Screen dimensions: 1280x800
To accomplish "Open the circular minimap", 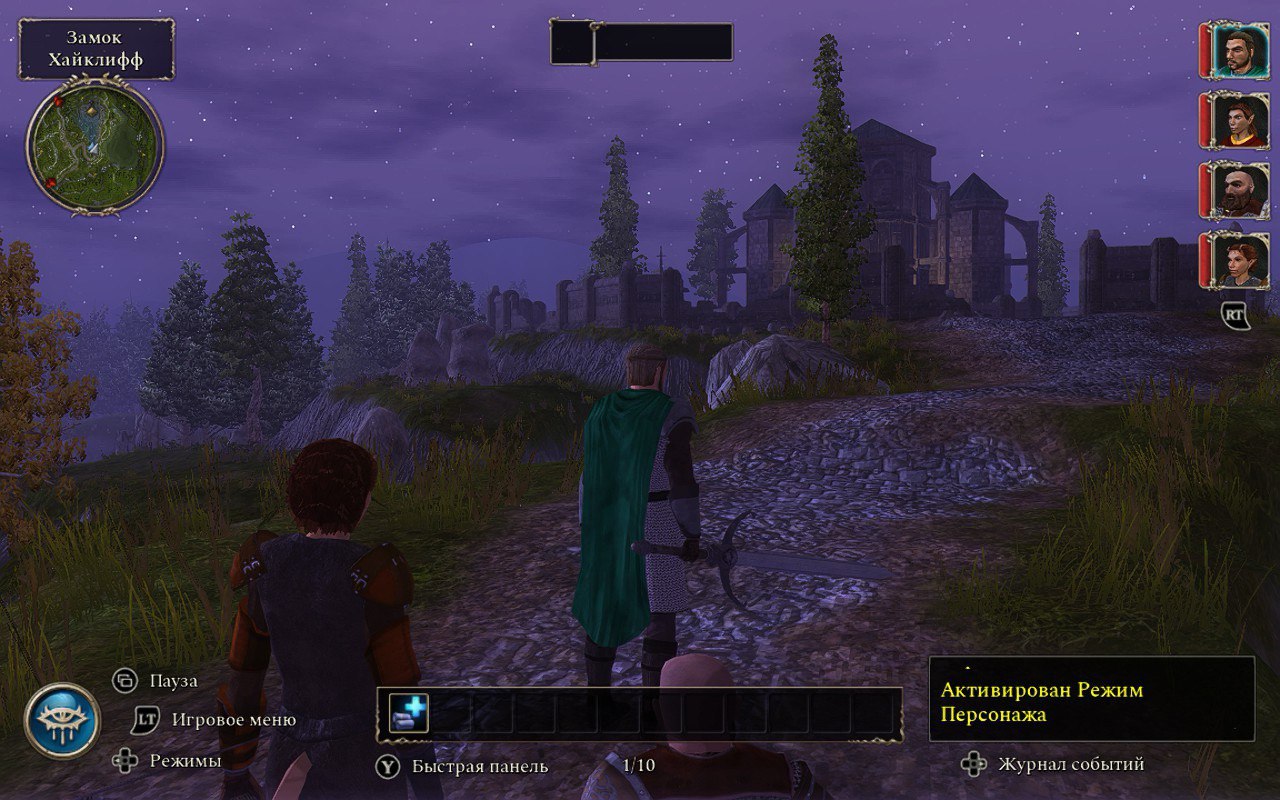I will (95, 147).
